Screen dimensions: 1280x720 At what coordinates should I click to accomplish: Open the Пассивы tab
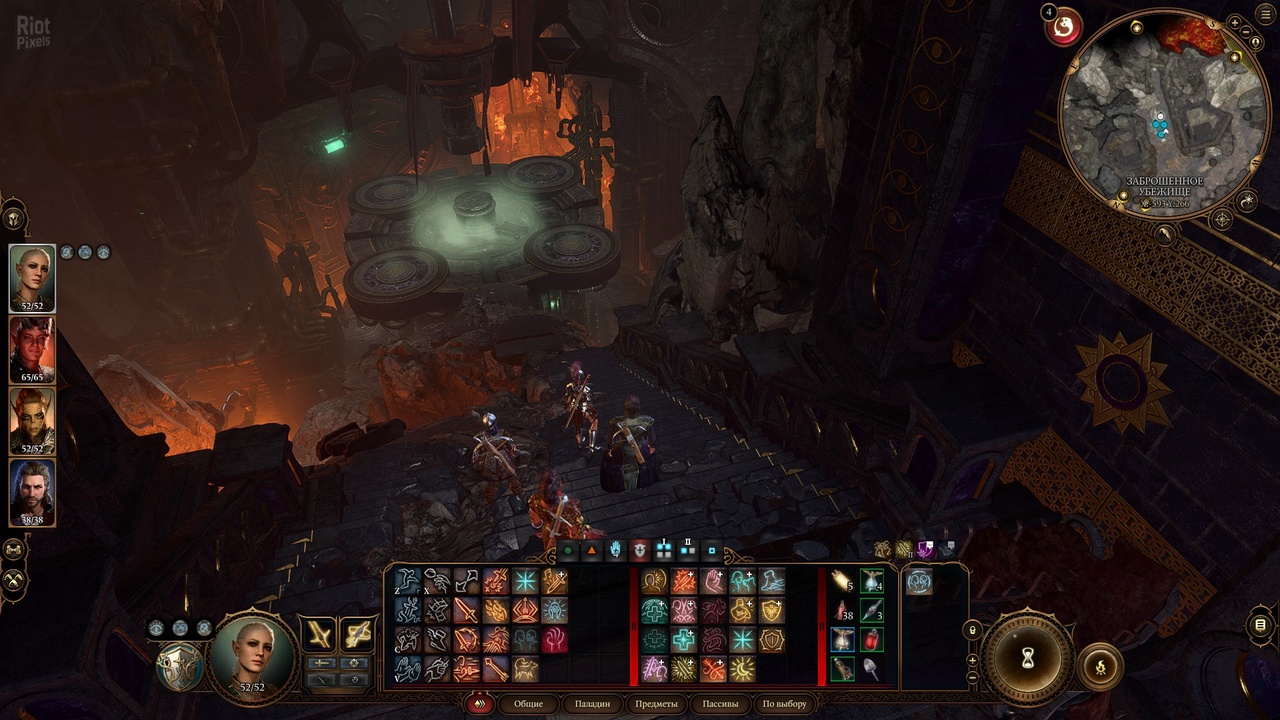712,703
